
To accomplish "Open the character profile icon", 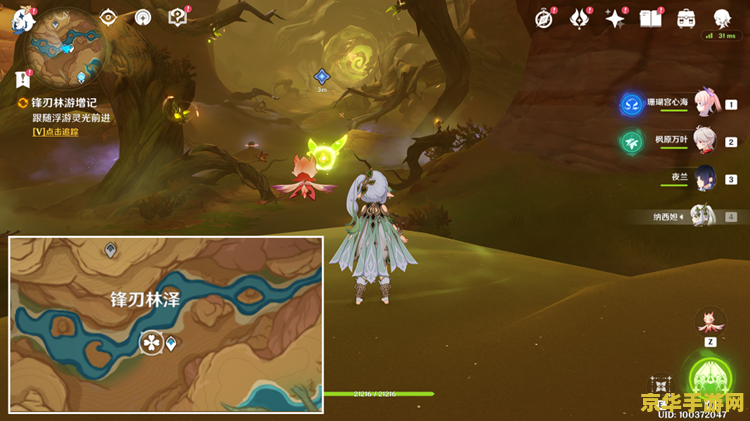I will (x=721, y=18).
